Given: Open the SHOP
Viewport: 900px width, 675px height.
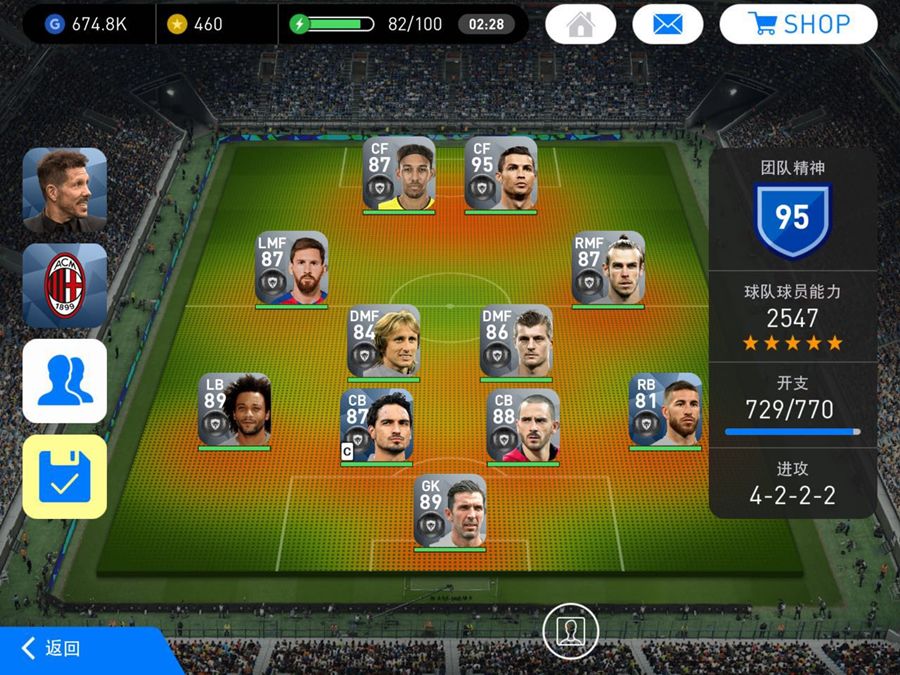Looking at the screenshot, I should [x=798, y=24].
